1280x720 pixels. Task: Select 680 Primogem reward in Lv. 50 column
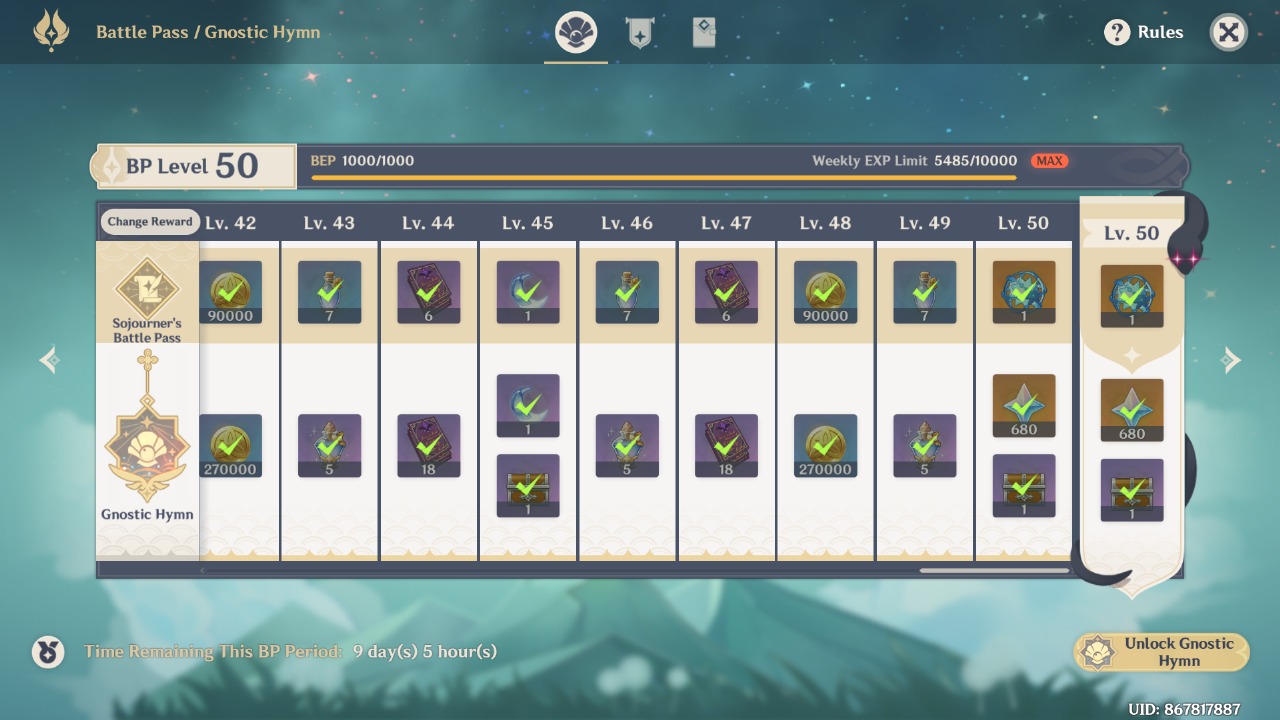tap(1024, 405)
